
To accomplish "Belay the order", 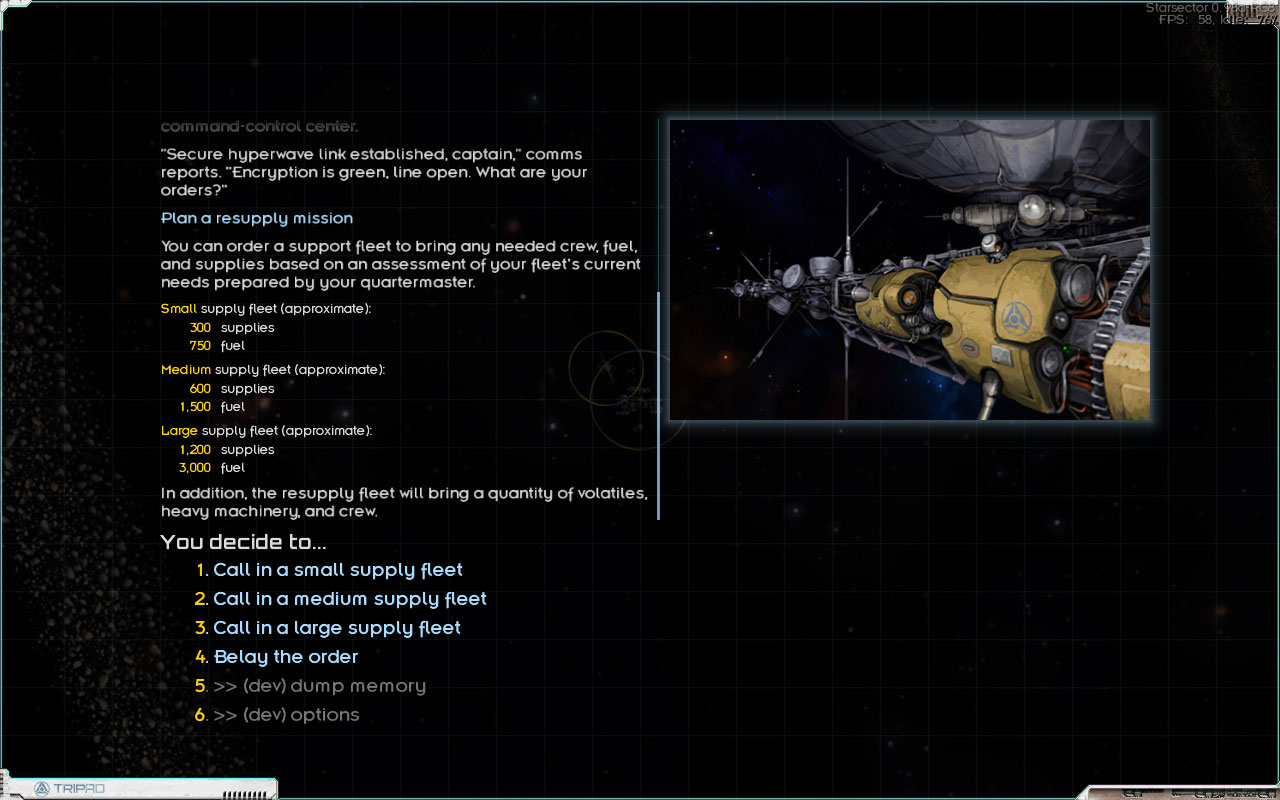I will pyautogui.click(x=285, y=657).
